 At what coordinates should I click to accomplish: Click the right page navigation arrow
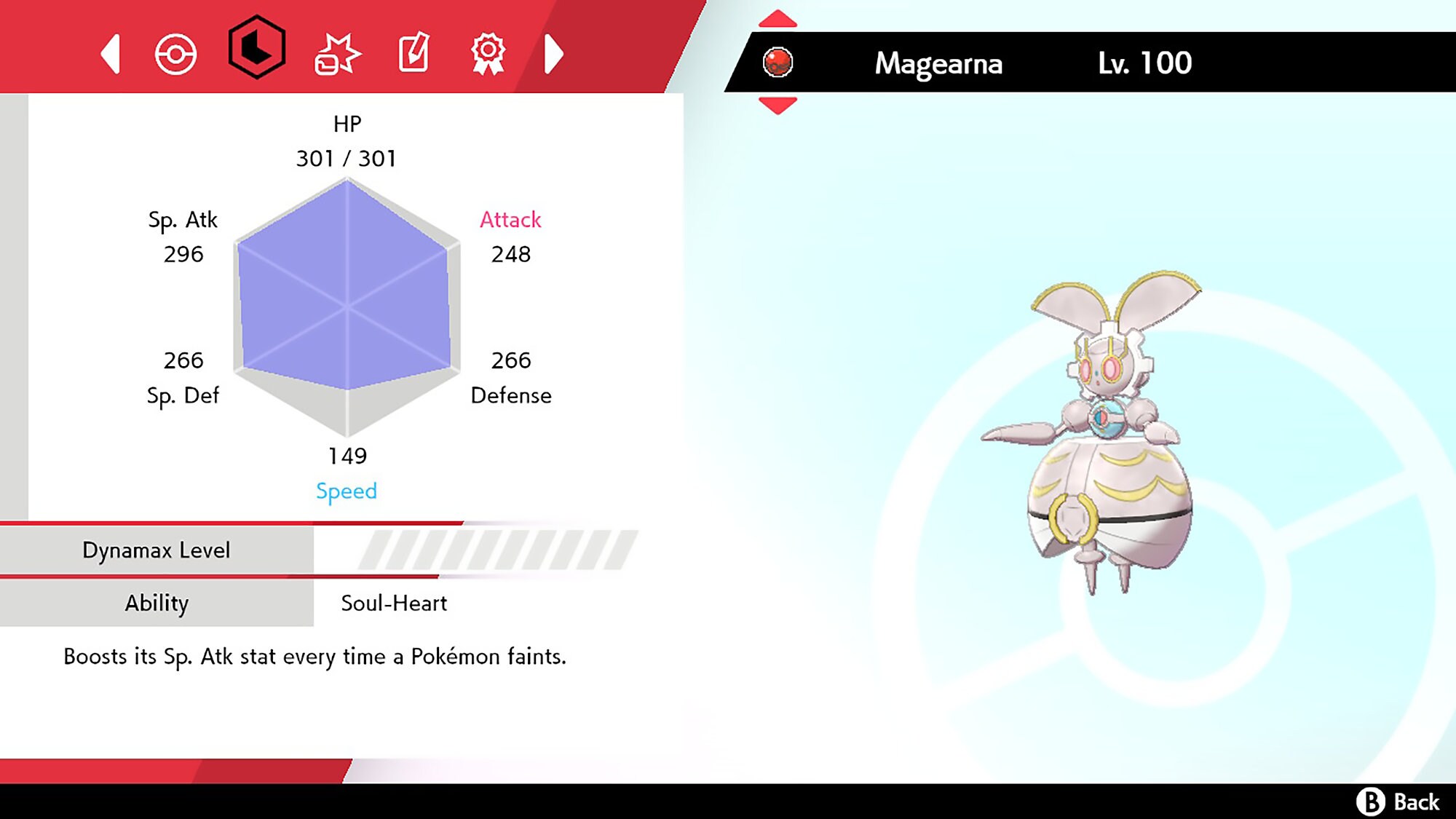point(555,54)
